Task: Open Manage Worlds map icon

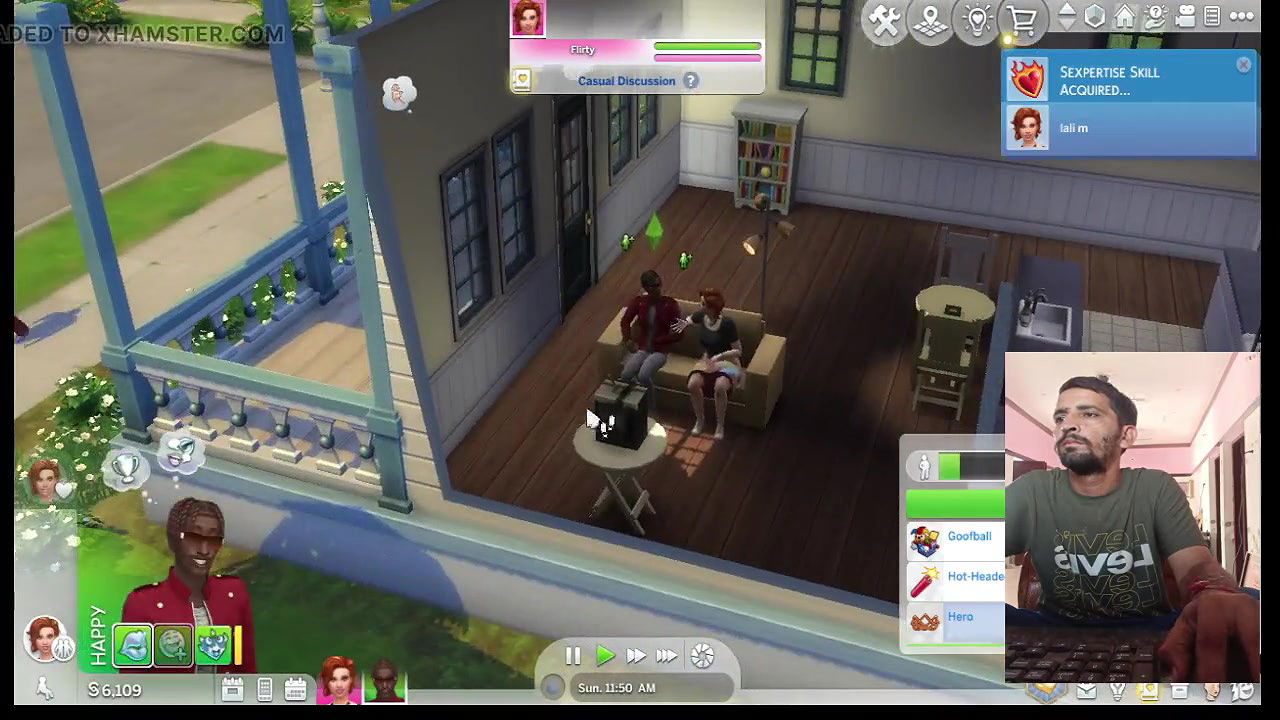Action: pyautogui.click(x=931, y=20)
